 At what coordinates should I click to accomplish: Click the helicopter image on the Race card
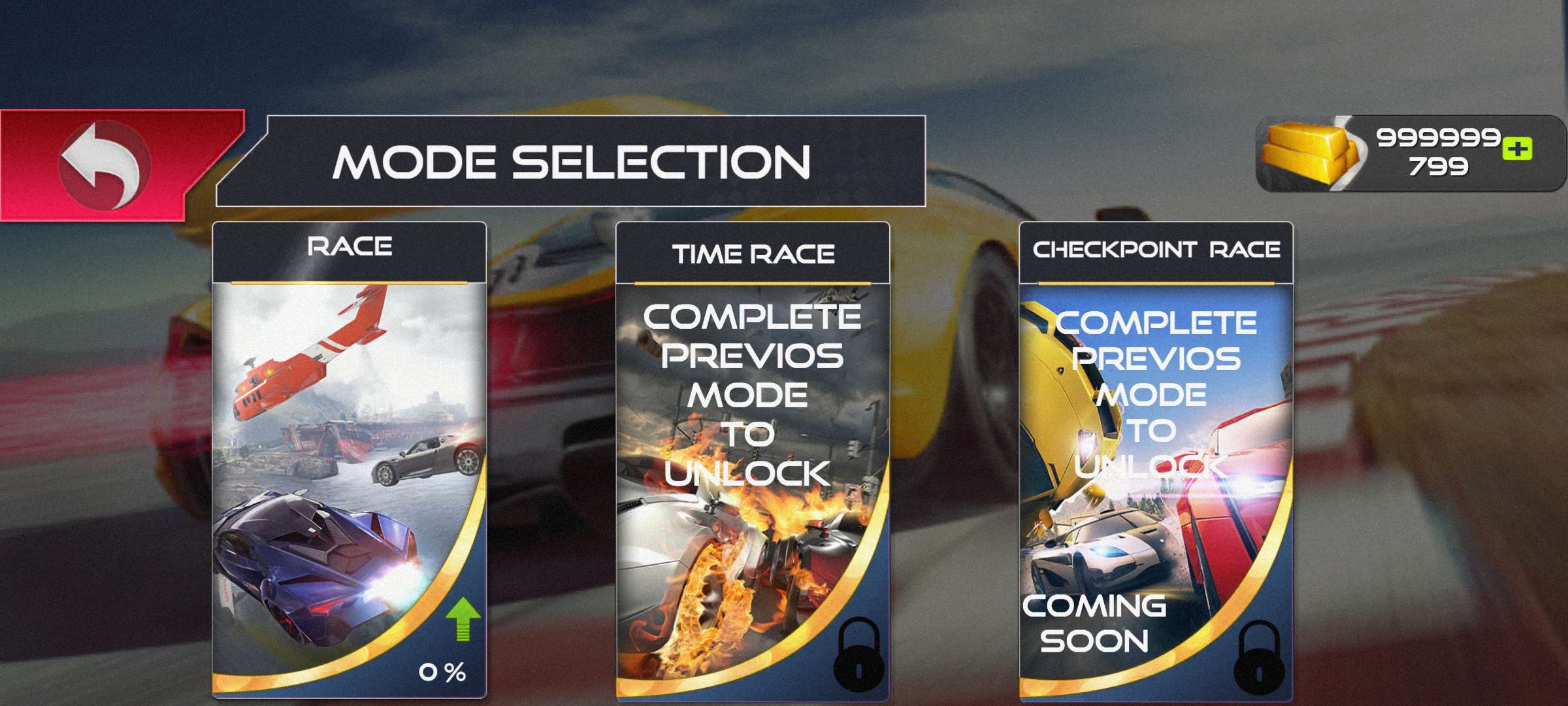tap(301, 356)
